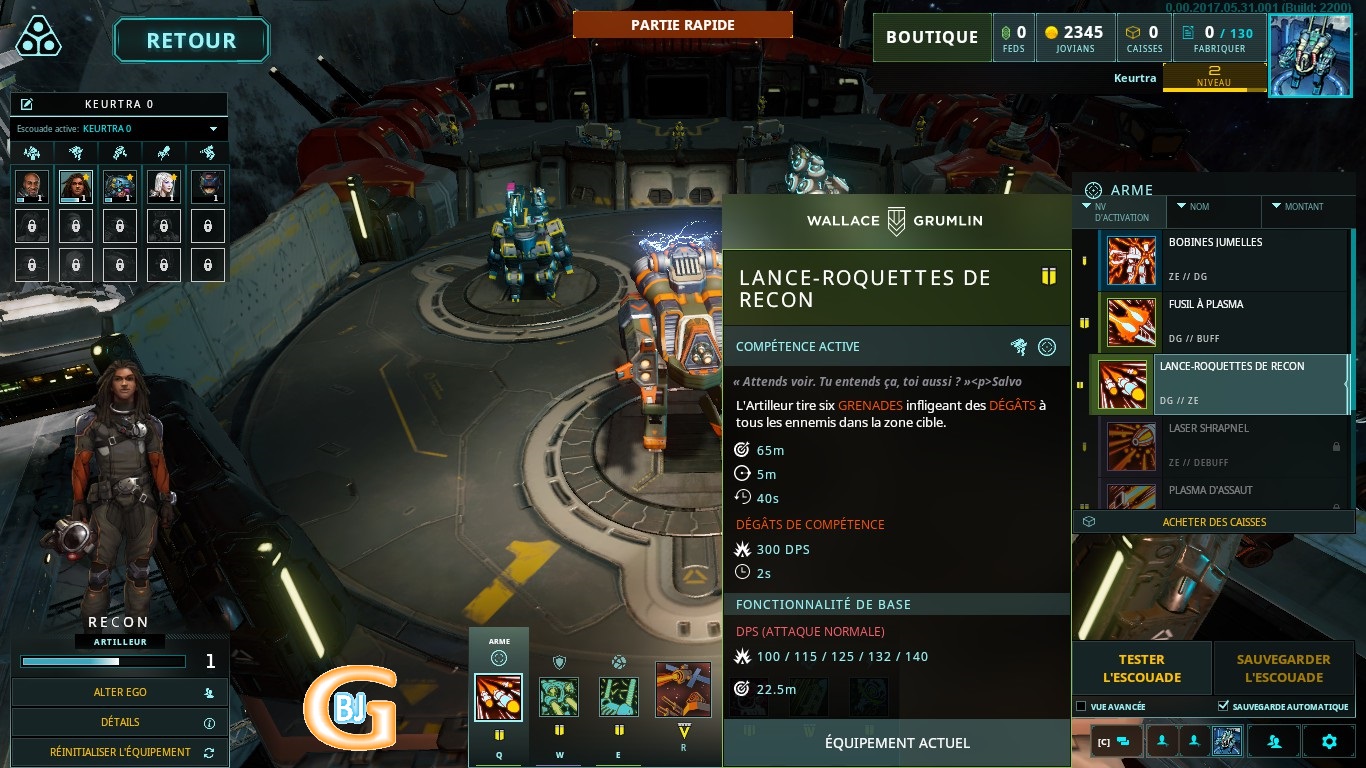Choose the Fusil à Plasma weapon

pos(1225,322)
